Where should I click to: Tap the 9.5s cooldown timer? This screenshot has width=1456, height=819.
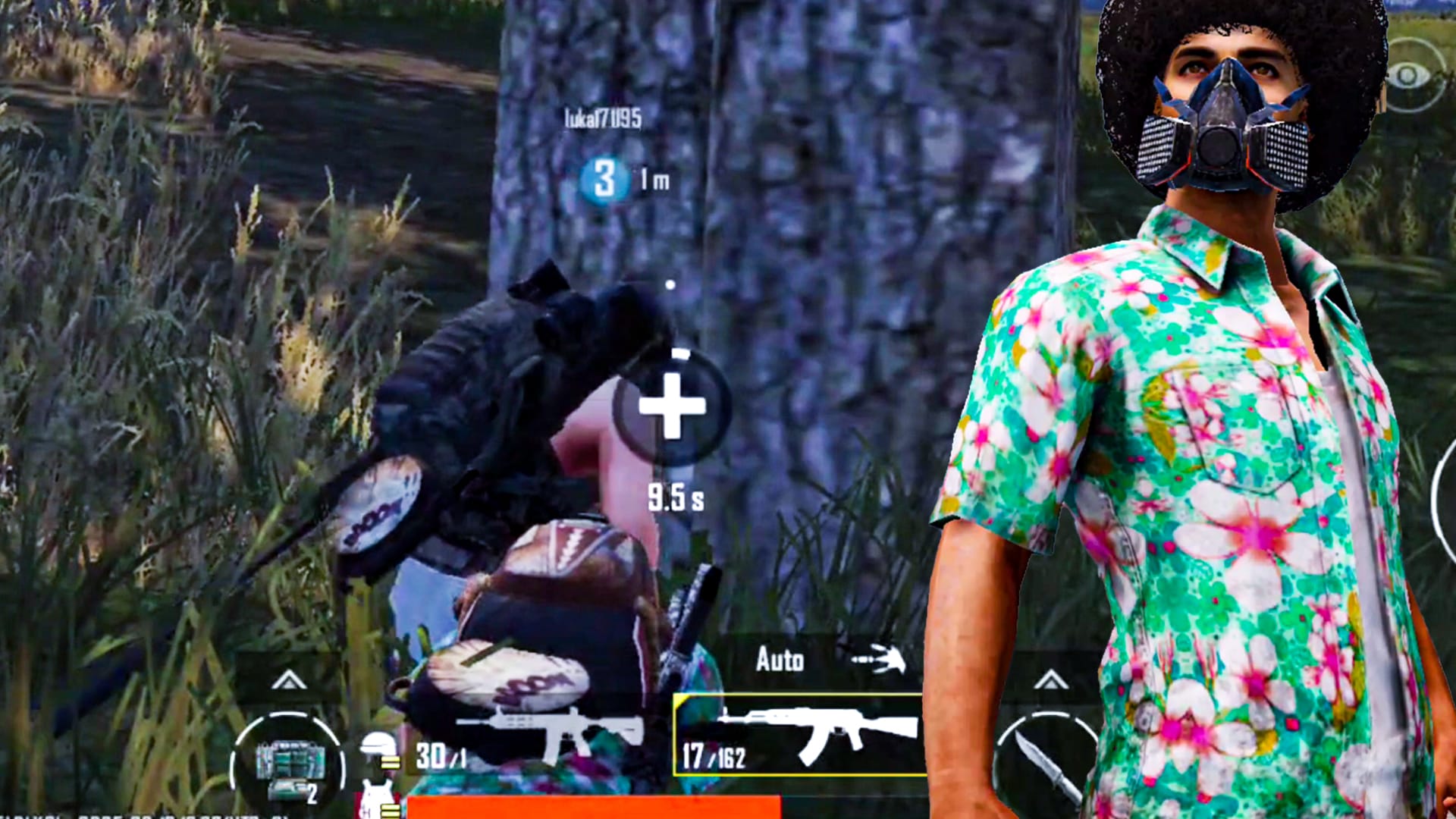675,497
